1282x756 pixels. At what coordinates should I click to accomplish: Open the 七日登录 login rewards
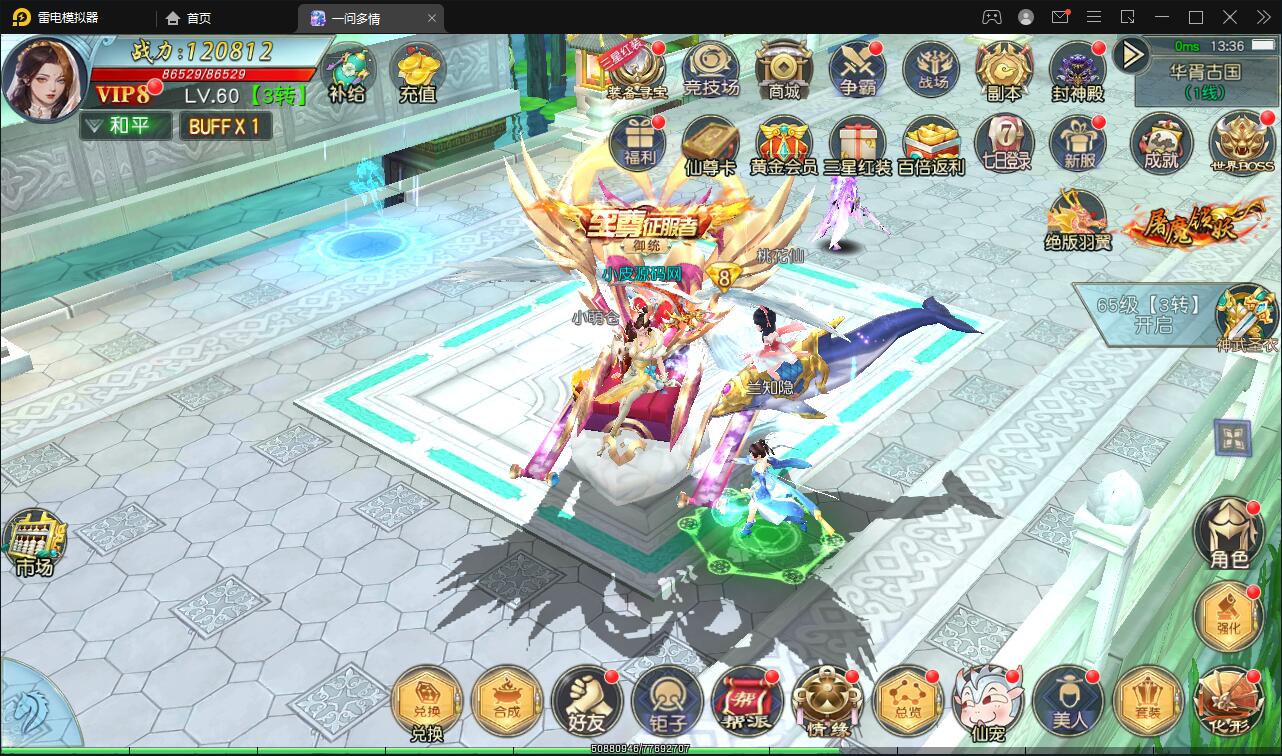click(1003, 142)
